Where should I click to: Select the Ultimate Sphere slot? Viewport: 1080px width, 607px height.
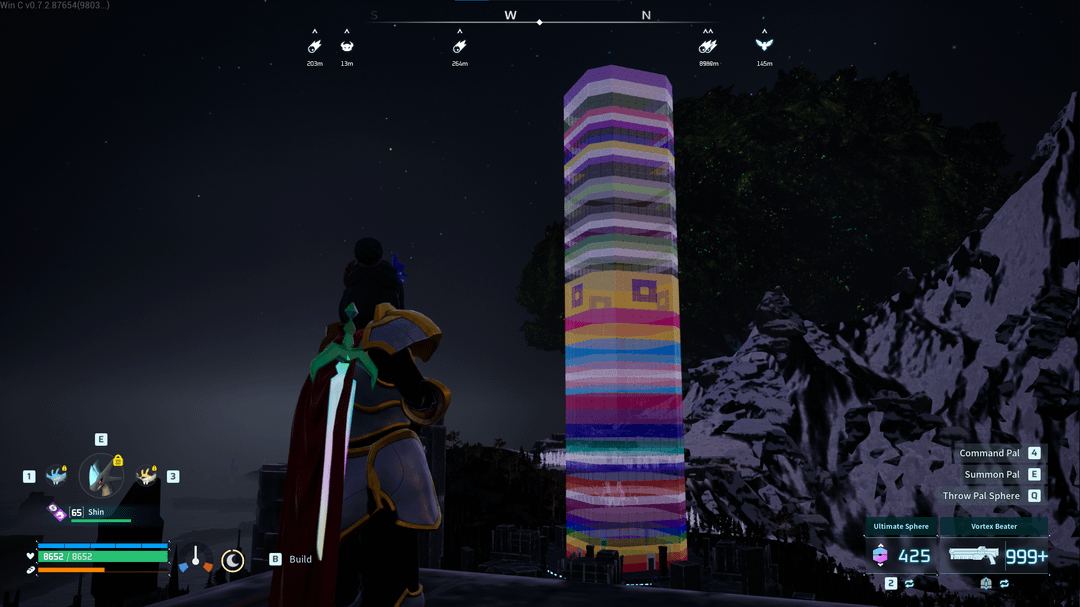[x=901, y=555]
